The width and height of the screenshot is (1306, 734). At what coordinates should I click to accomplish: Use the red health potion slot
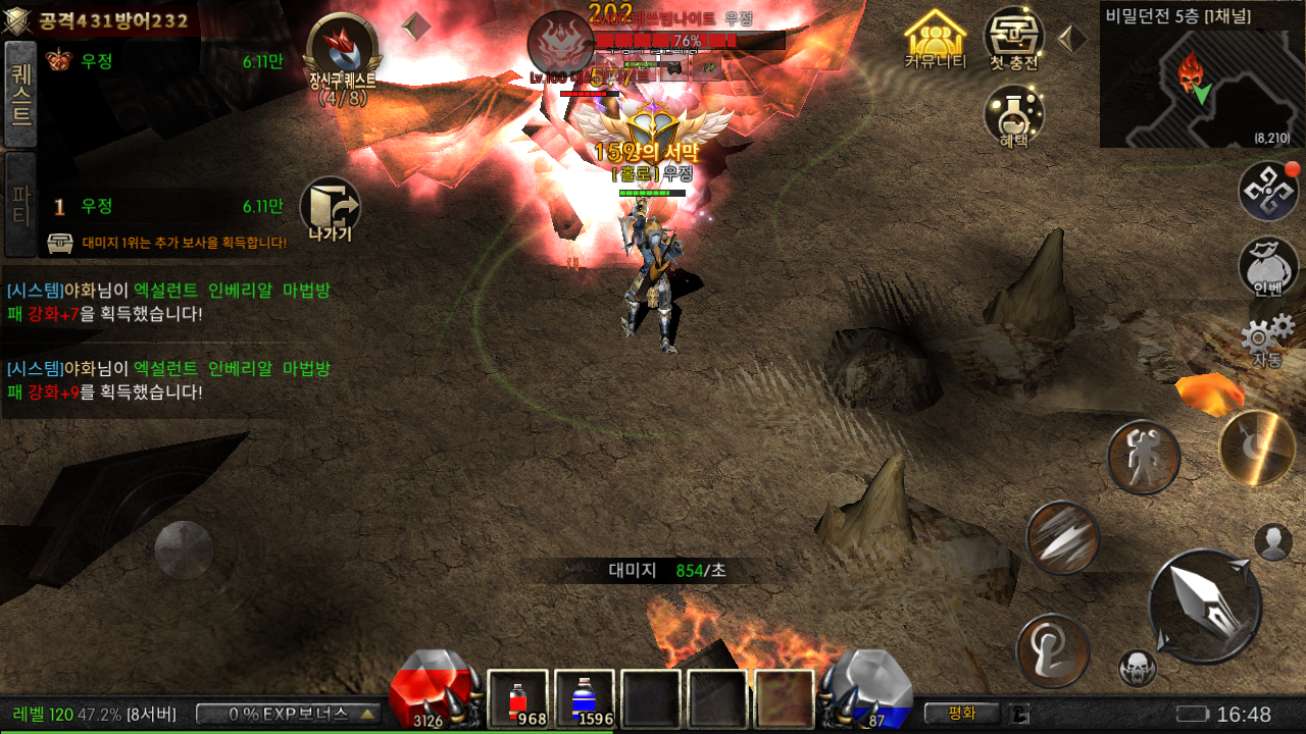click(518, 699)
